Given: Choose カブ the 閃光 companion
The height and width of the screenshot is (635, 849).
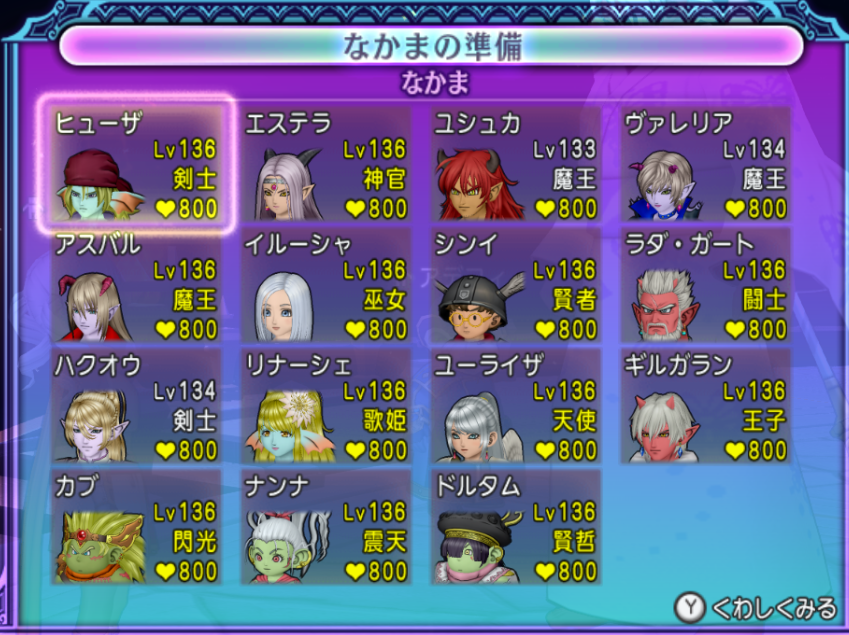Looking at the screenshot, I should click(x=136, y=527).
